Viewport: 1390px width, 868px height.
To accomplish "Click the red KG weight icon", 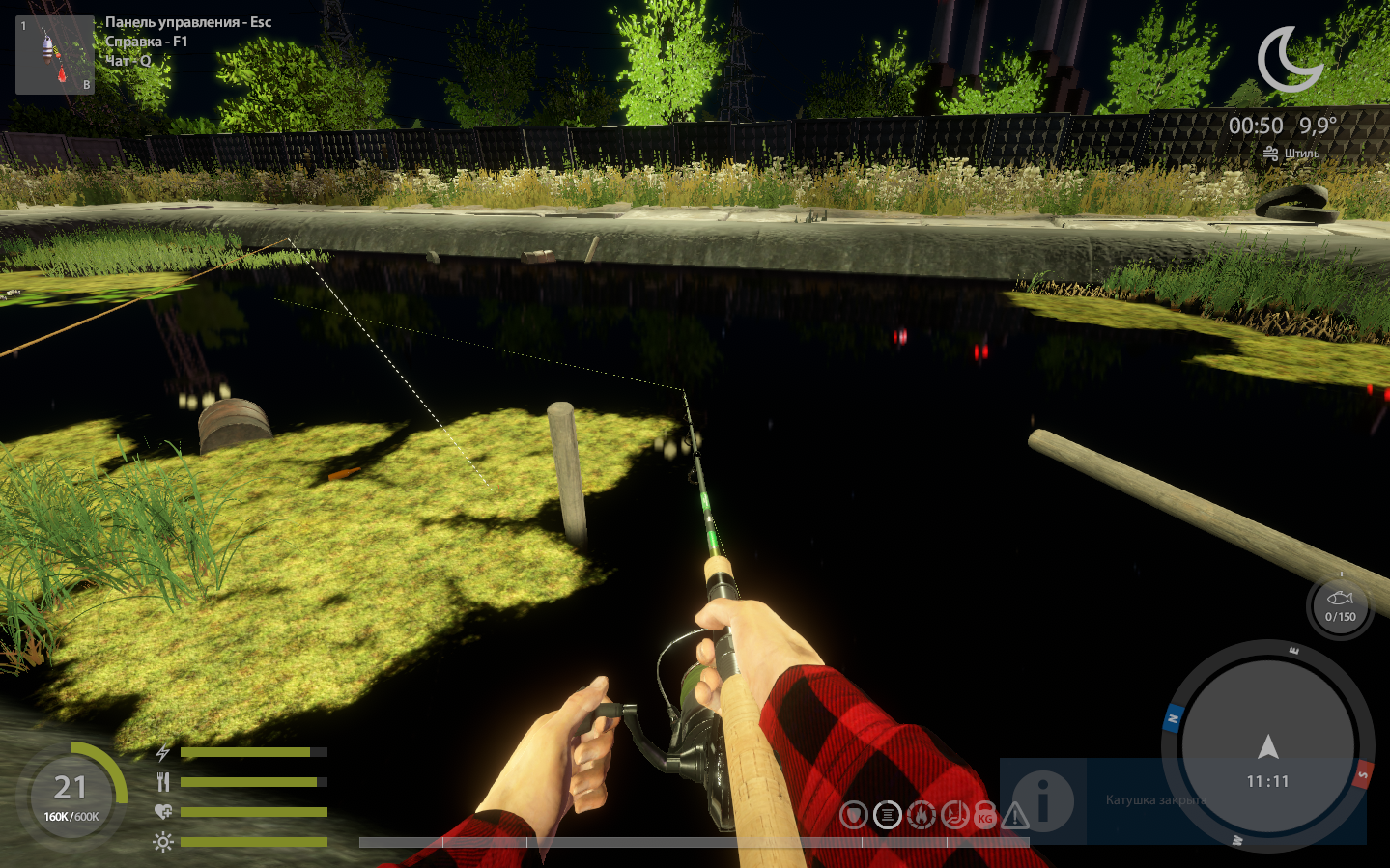I will pyautogui.click(x=985, y=817).
